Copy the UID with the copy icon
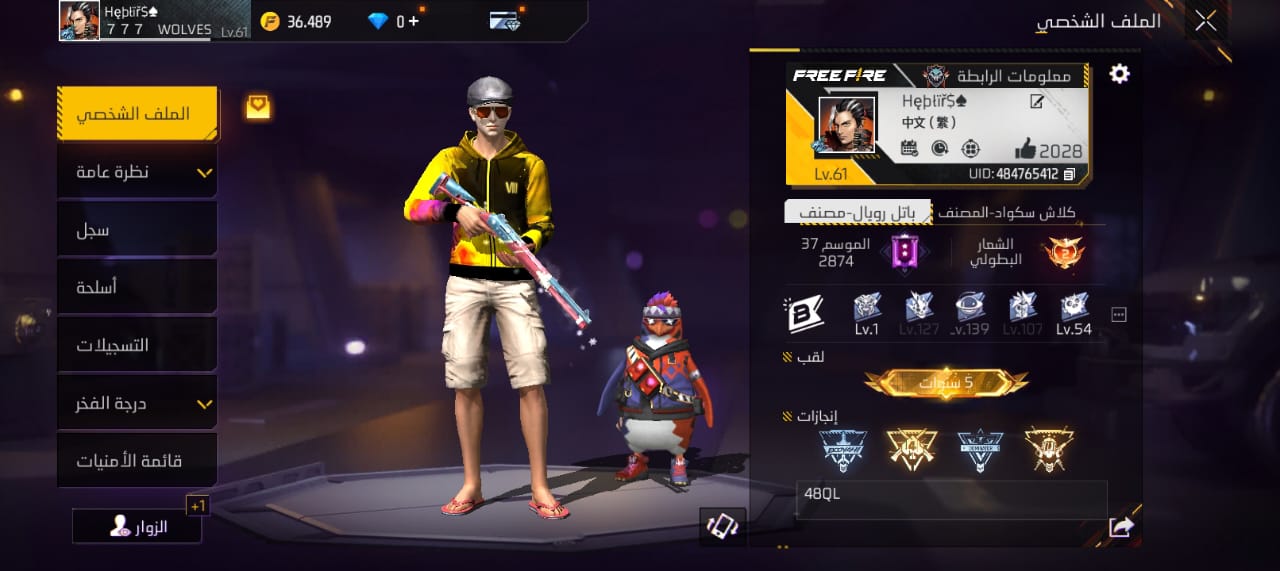The image size is (1280, 571). [1069, 174]
